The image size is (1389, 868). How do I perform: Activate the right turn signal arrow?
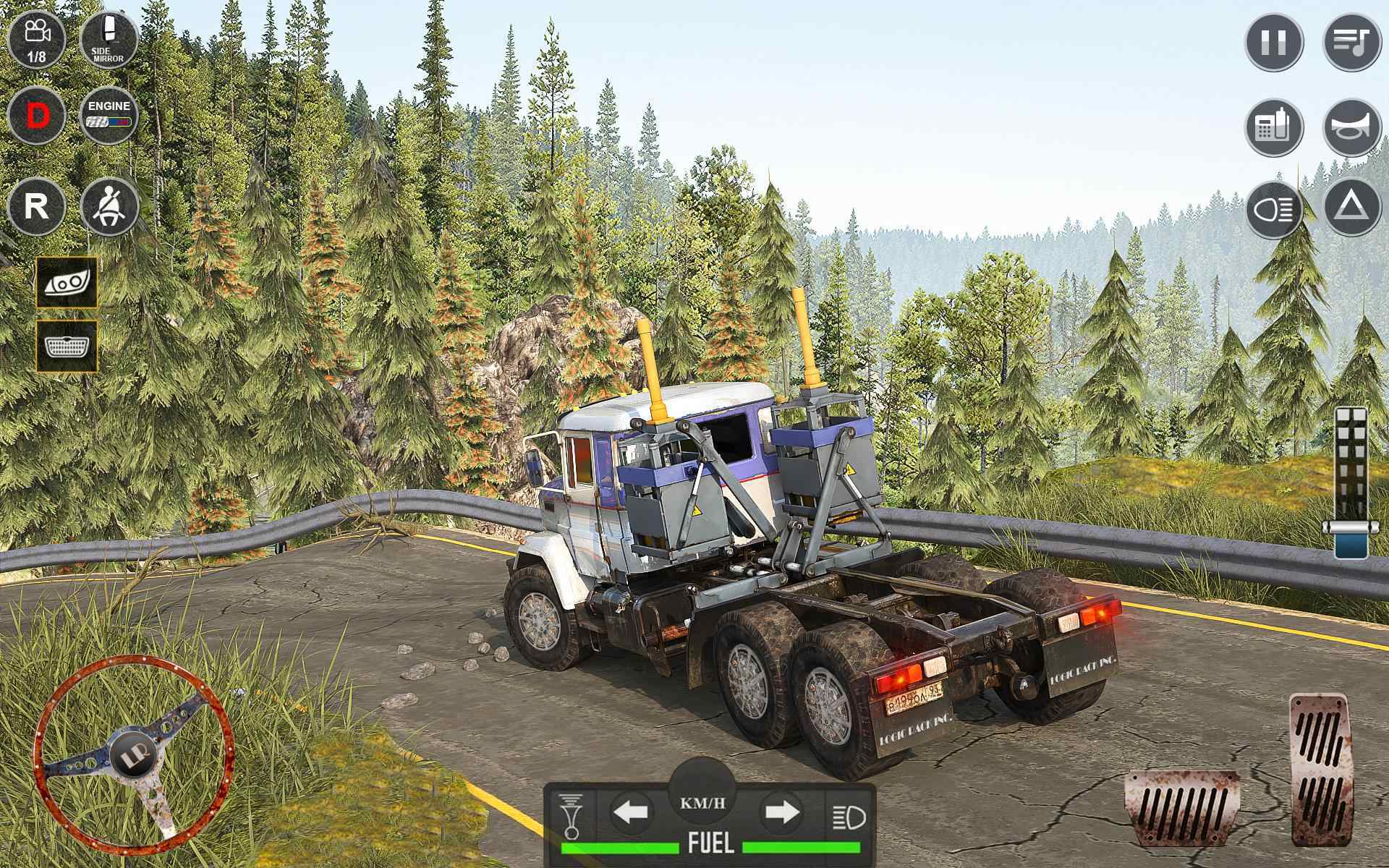[x=782, y=812]
